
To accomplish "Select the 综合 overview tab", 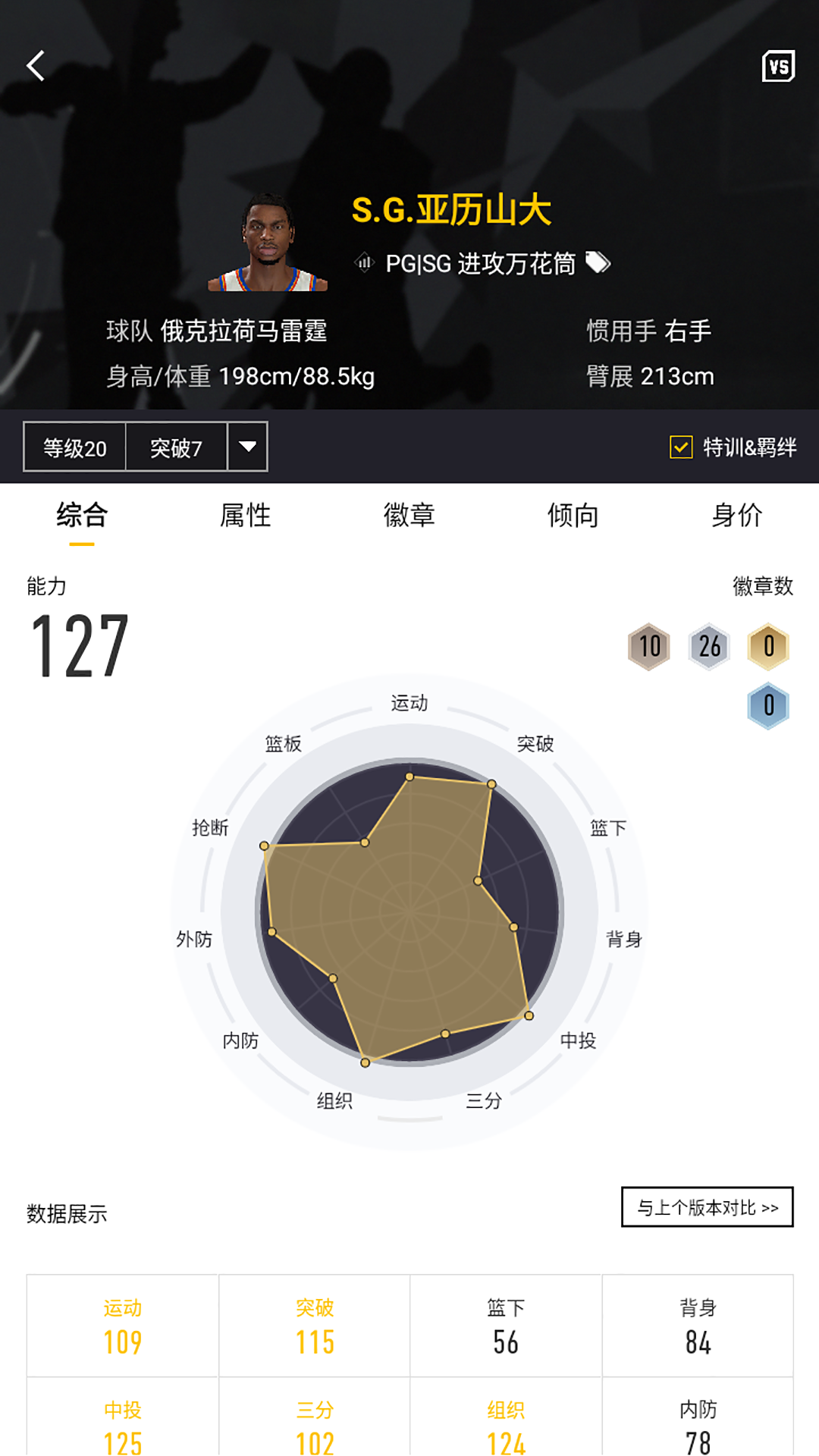I will (82, 516).
